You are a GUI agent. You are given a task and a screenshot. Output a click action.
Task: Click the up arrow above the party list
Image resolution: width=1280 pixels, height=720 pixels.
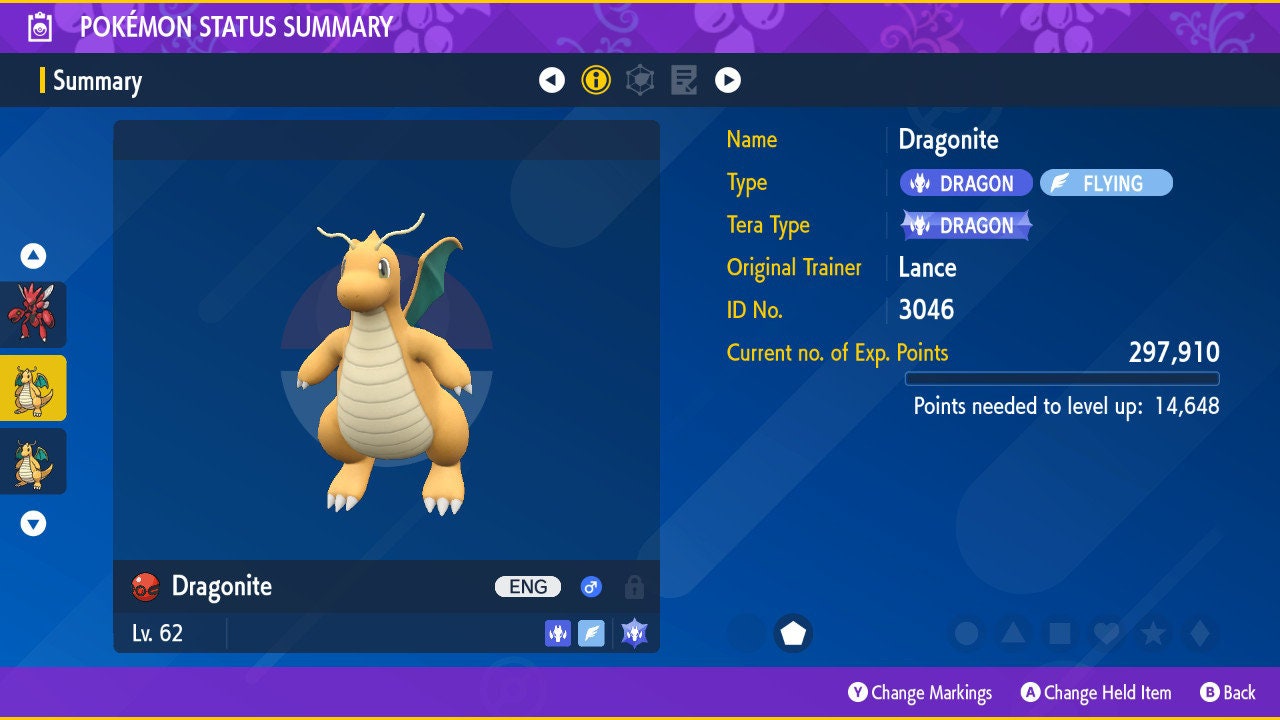tap(33, 256)
